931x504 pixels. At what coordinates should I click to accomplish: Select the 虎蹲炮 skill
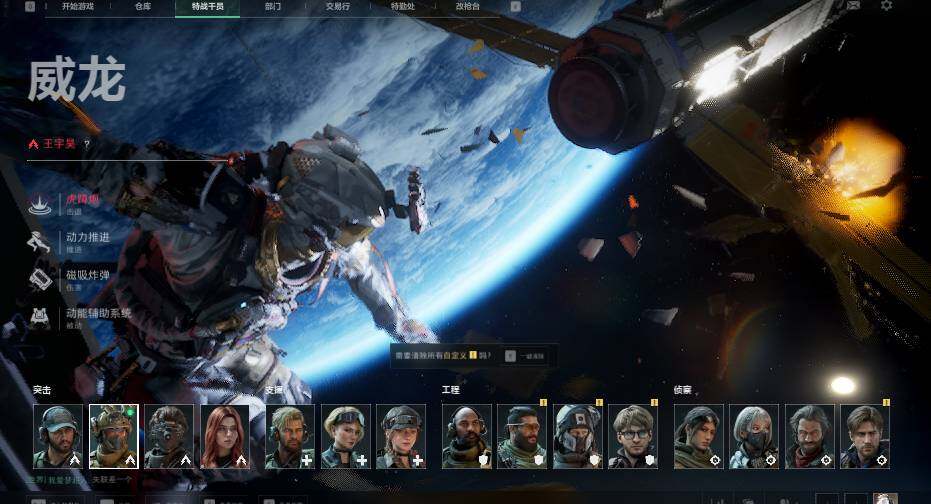(84, 199)
